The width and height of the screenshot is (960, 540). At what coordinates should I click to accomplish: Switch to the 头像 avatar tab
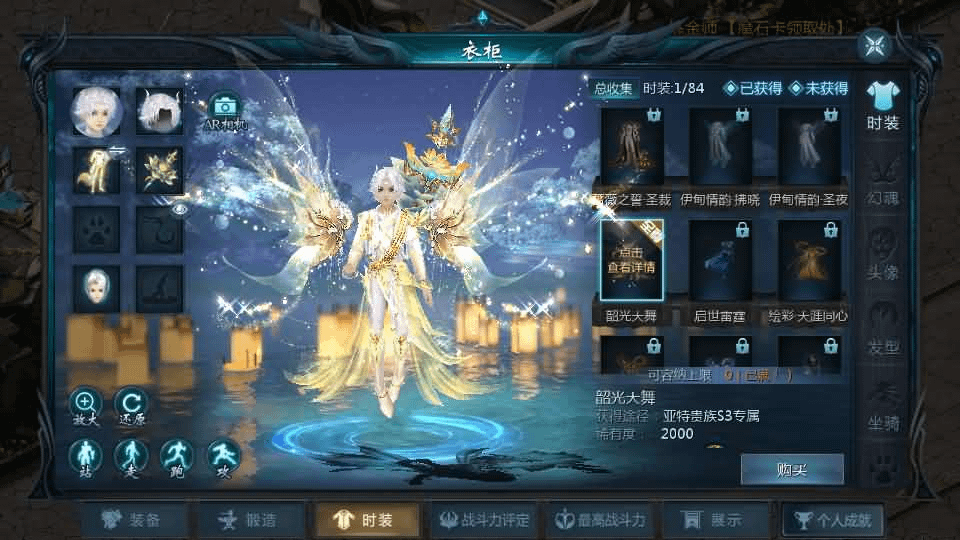(x=883, y=255)
